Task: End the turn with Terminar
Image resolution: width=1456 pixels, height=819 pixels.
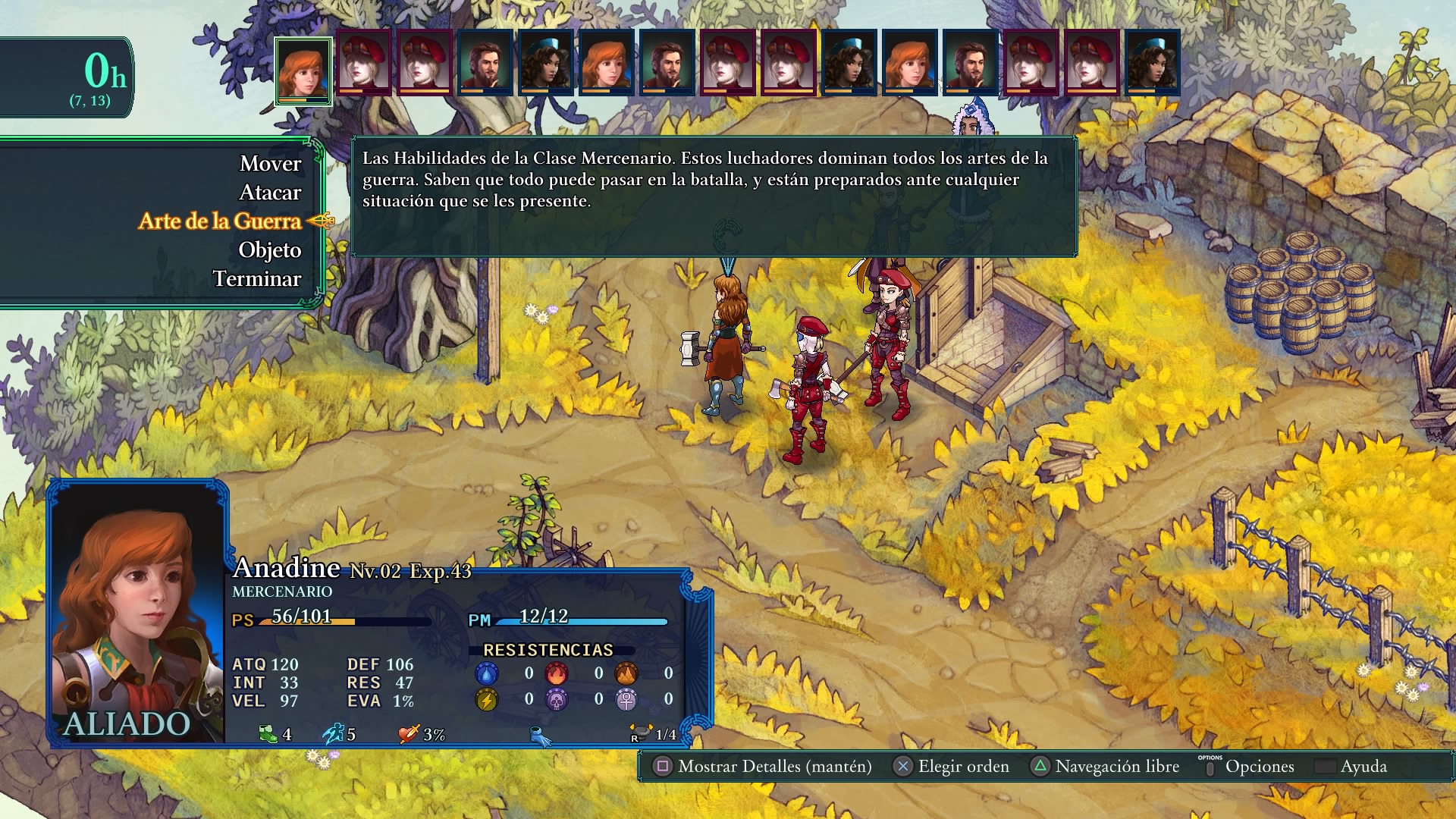Action: point(256,279)
